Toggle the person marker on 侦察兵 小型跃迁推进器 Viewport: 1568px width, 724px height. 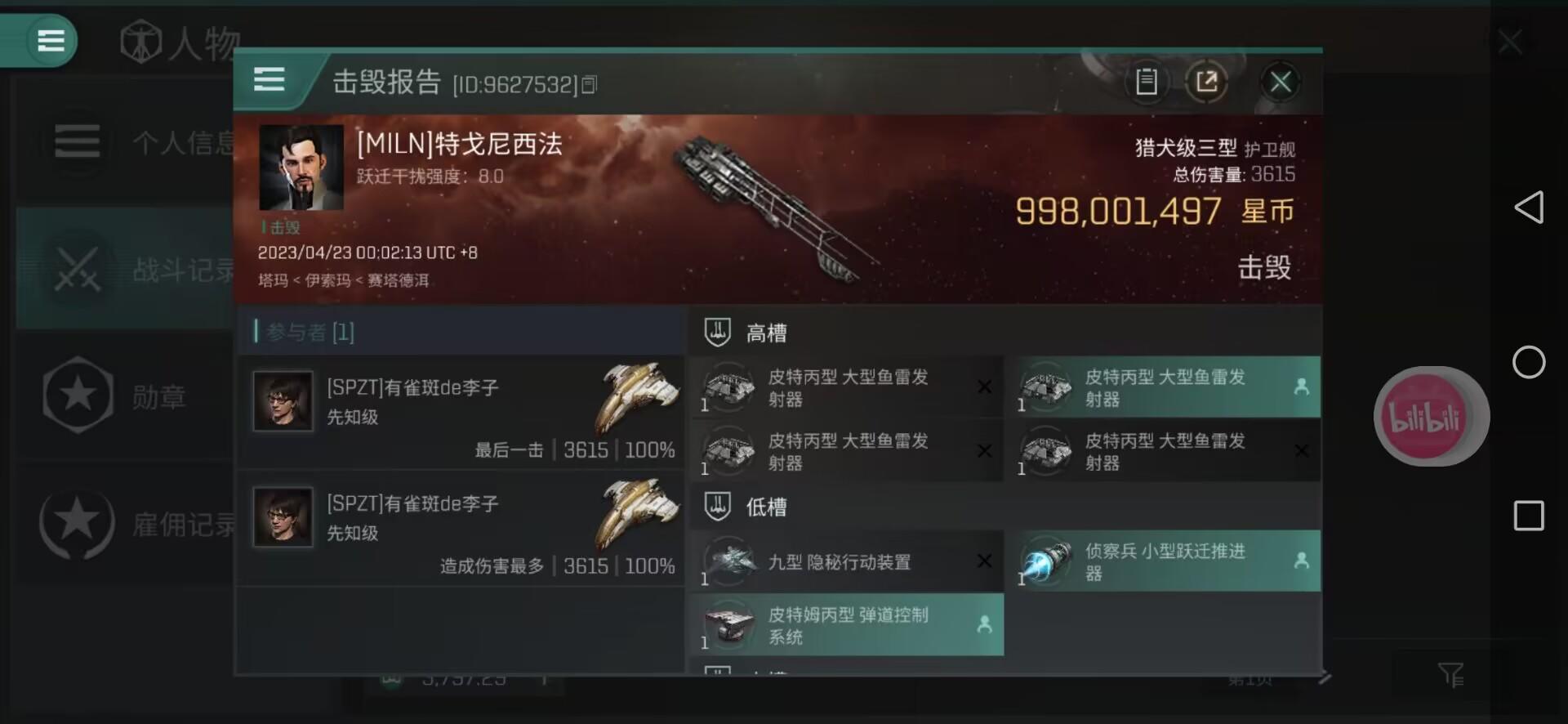[x=1303, y=561]
